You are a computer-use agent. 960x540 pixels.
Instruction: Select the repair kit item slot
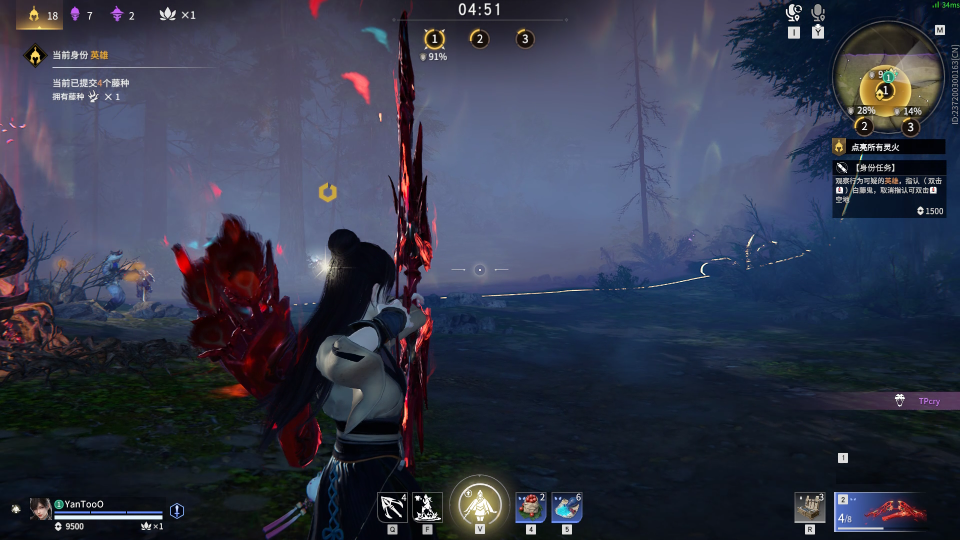click(x=809, y=507)
